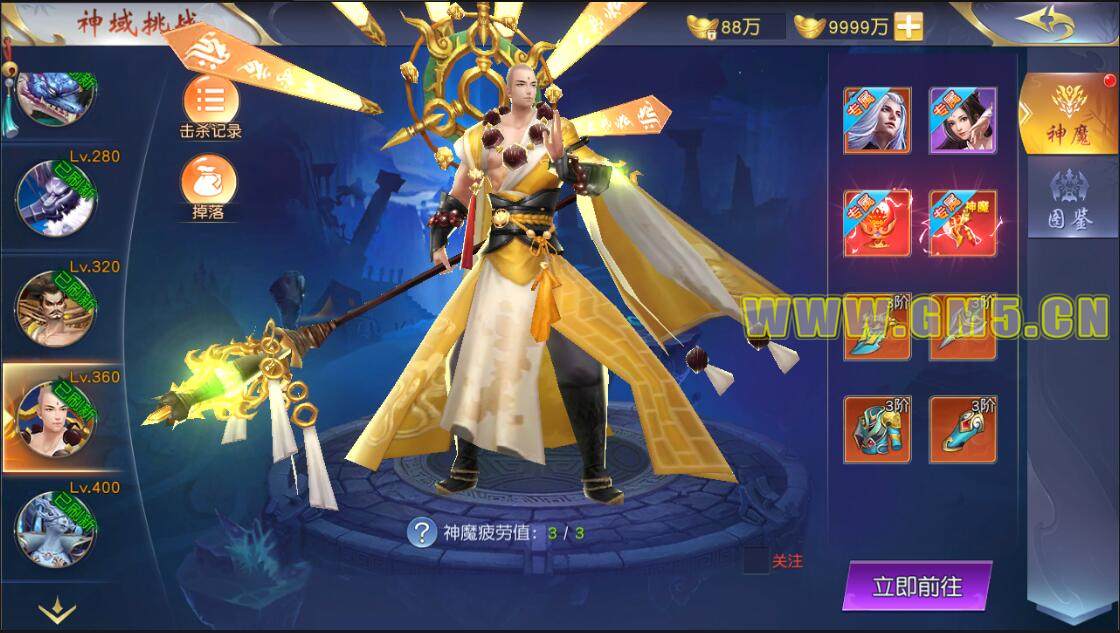Inspect the red 神魔 weapon reward
The width and height of the screenshot is (1120, 633).
click(962, 223)
